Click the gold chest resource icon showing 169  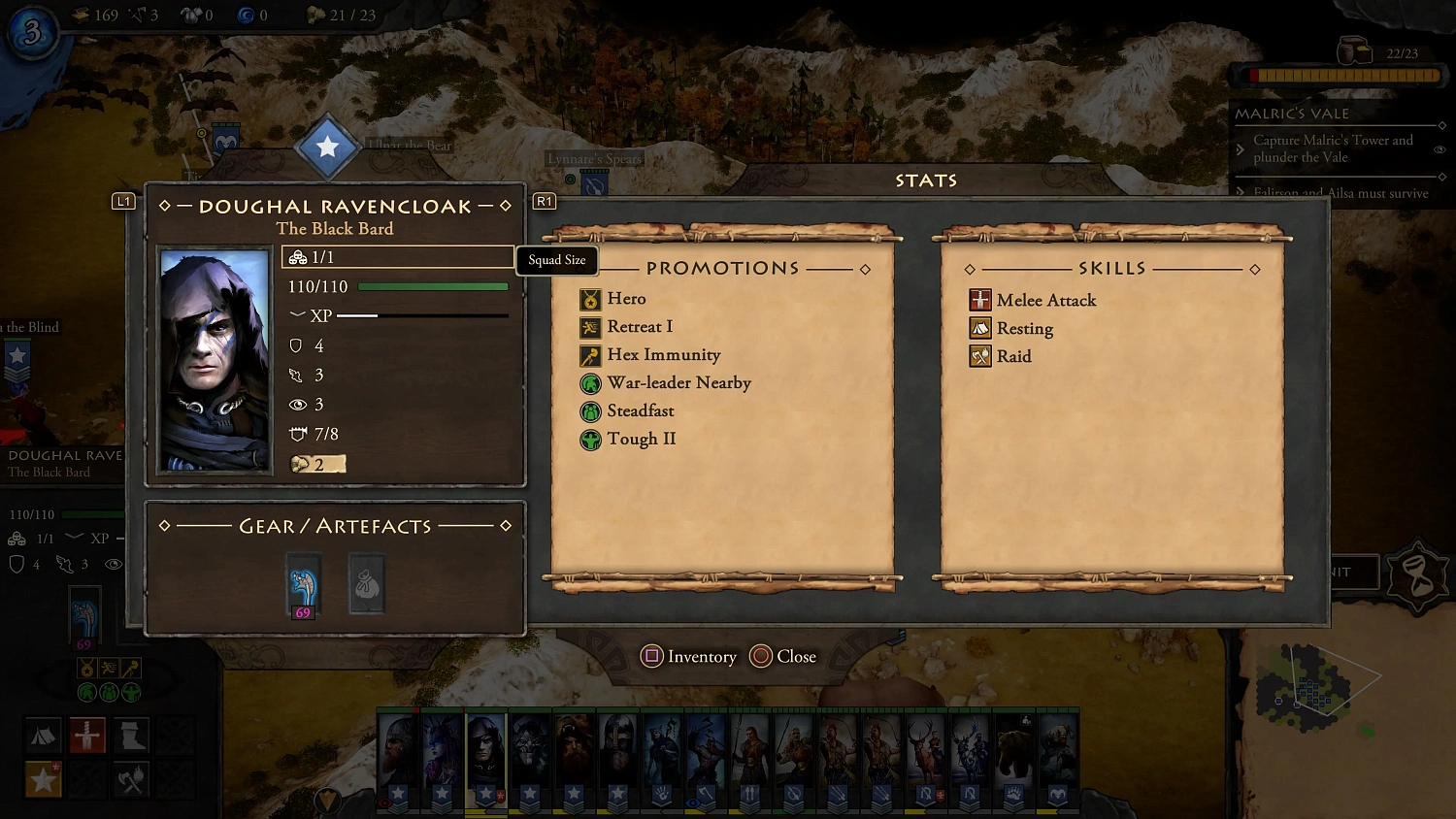coord(78,15)
